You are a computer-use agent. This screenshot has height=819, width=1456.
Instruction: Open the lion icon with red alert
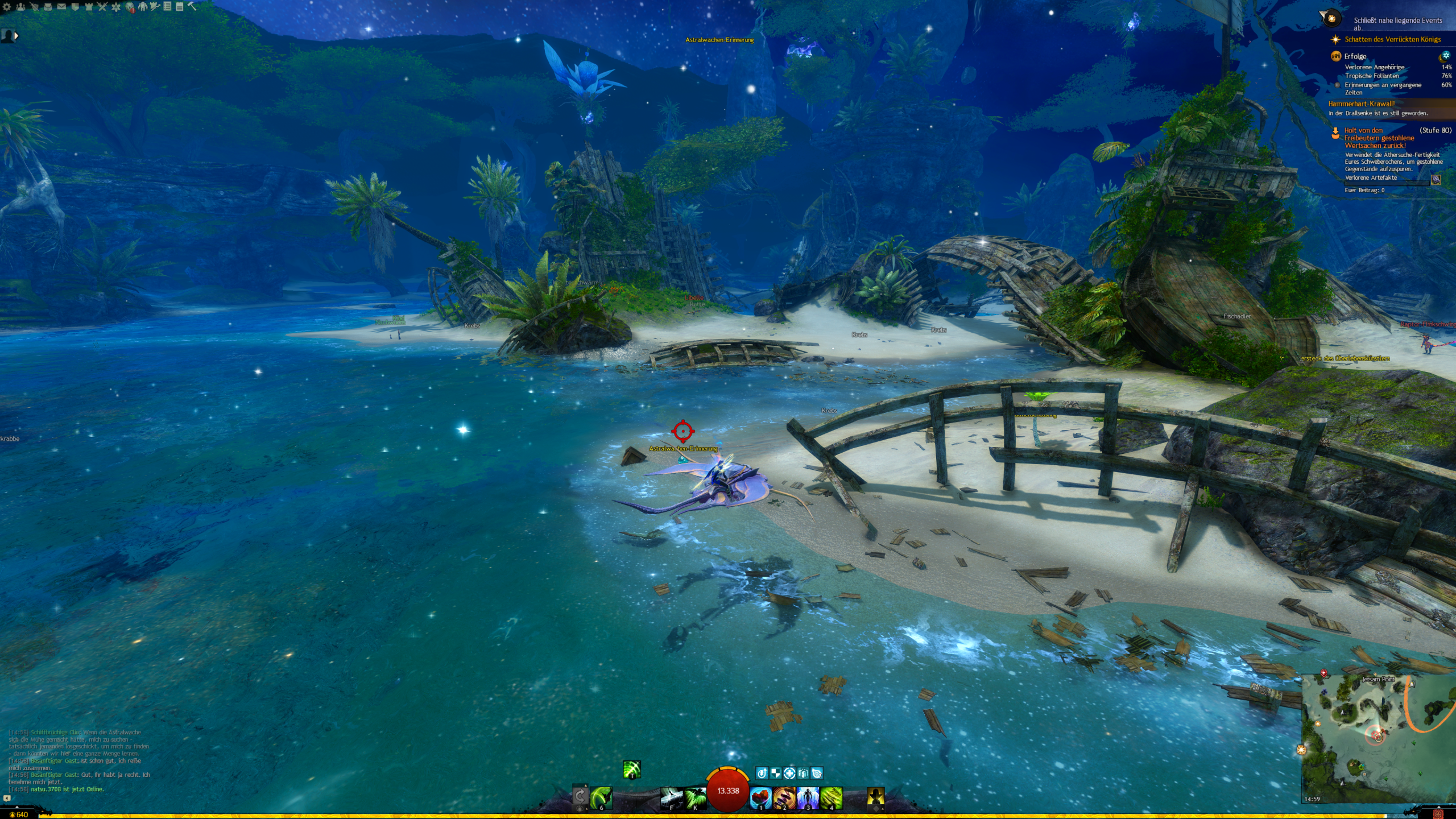pyautogui.click(x=130, y=7)
